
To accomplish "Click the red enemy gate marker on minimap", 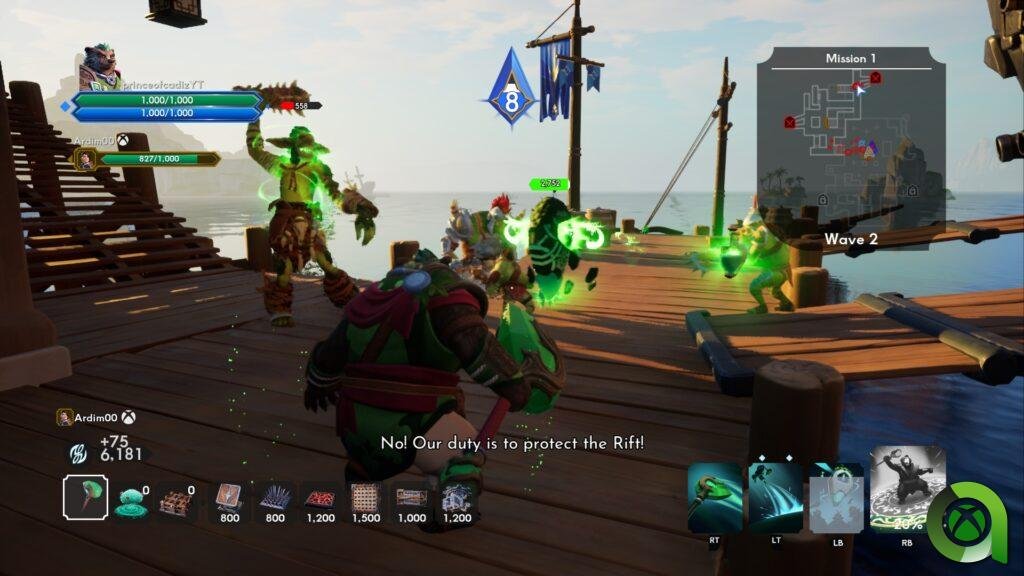I will (790, 122).
